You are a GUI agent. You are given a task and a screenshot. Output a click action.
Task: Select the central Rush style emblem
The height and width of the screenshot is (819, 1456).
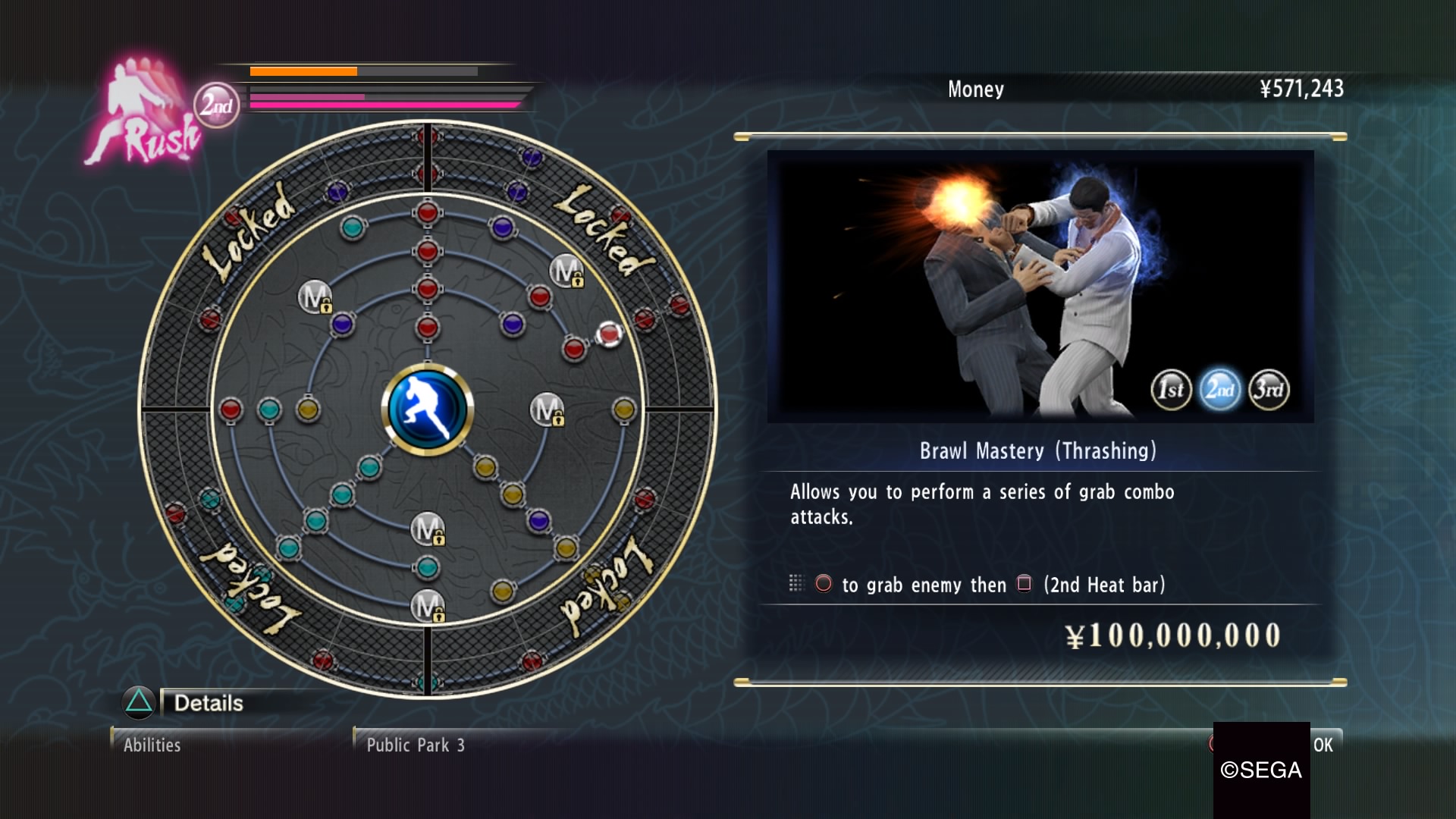(x=428, y=409)
